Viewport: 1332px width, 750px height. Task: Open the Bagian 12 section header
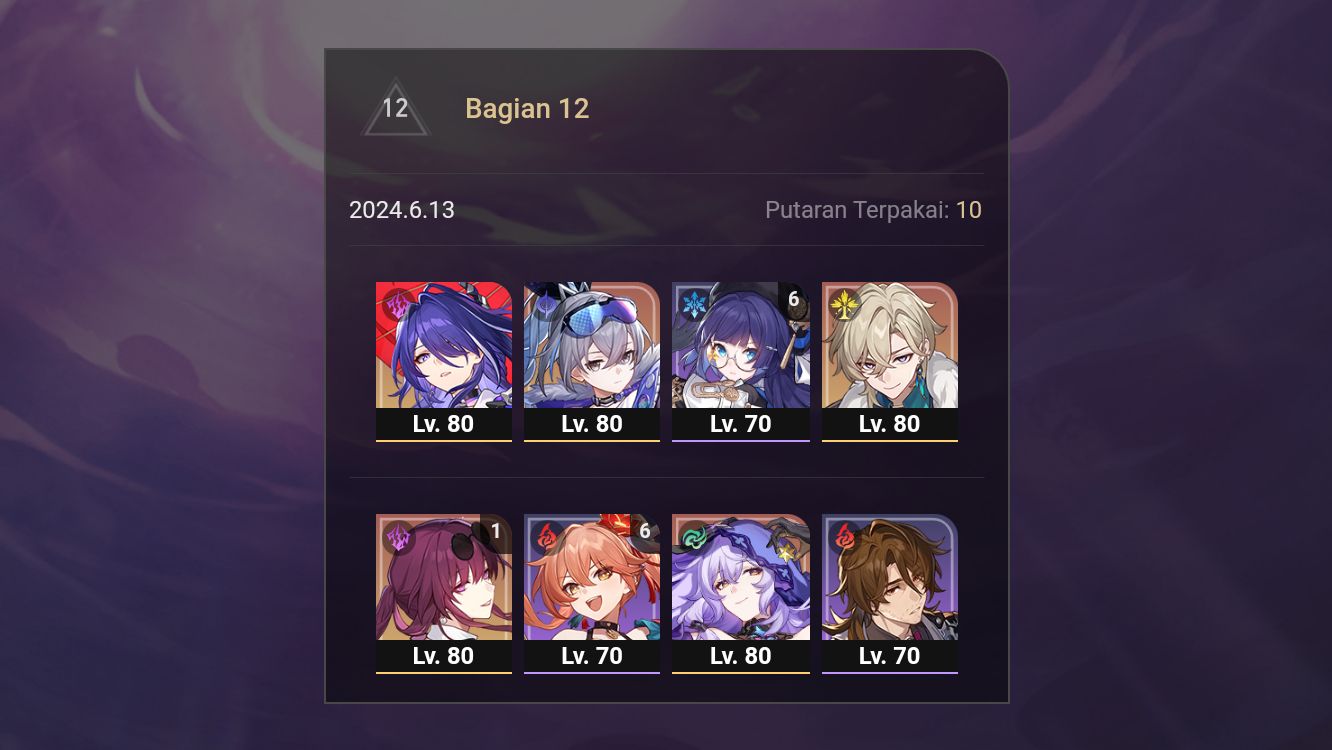point(527,108)
